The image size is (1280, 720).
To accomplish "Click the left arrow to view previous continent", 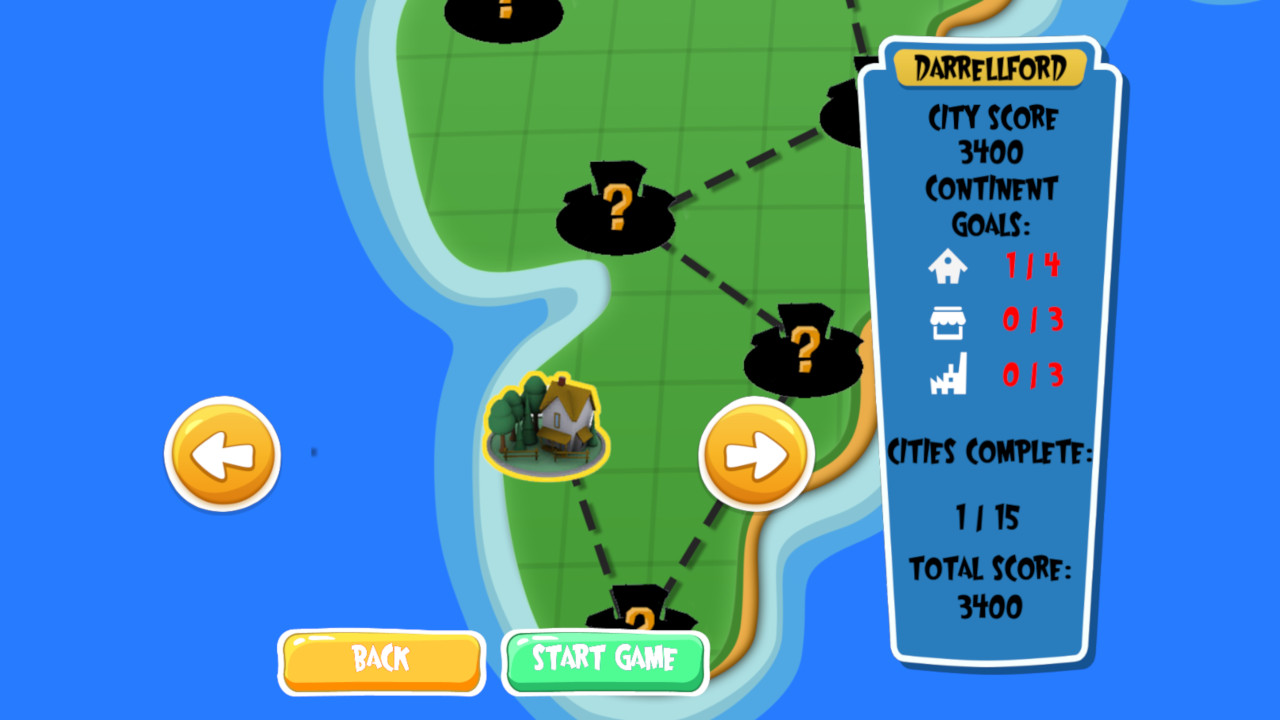I will point(221,452).
